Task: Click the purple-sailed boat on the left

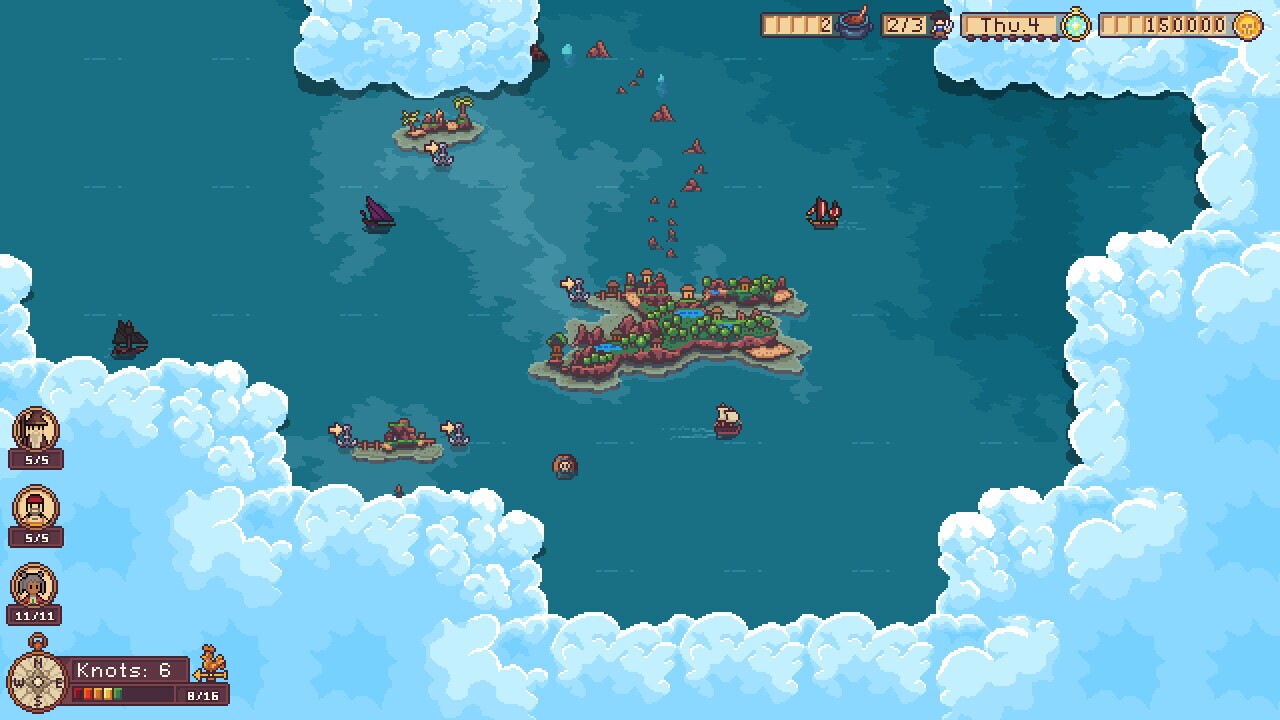Action: (378, 216)
